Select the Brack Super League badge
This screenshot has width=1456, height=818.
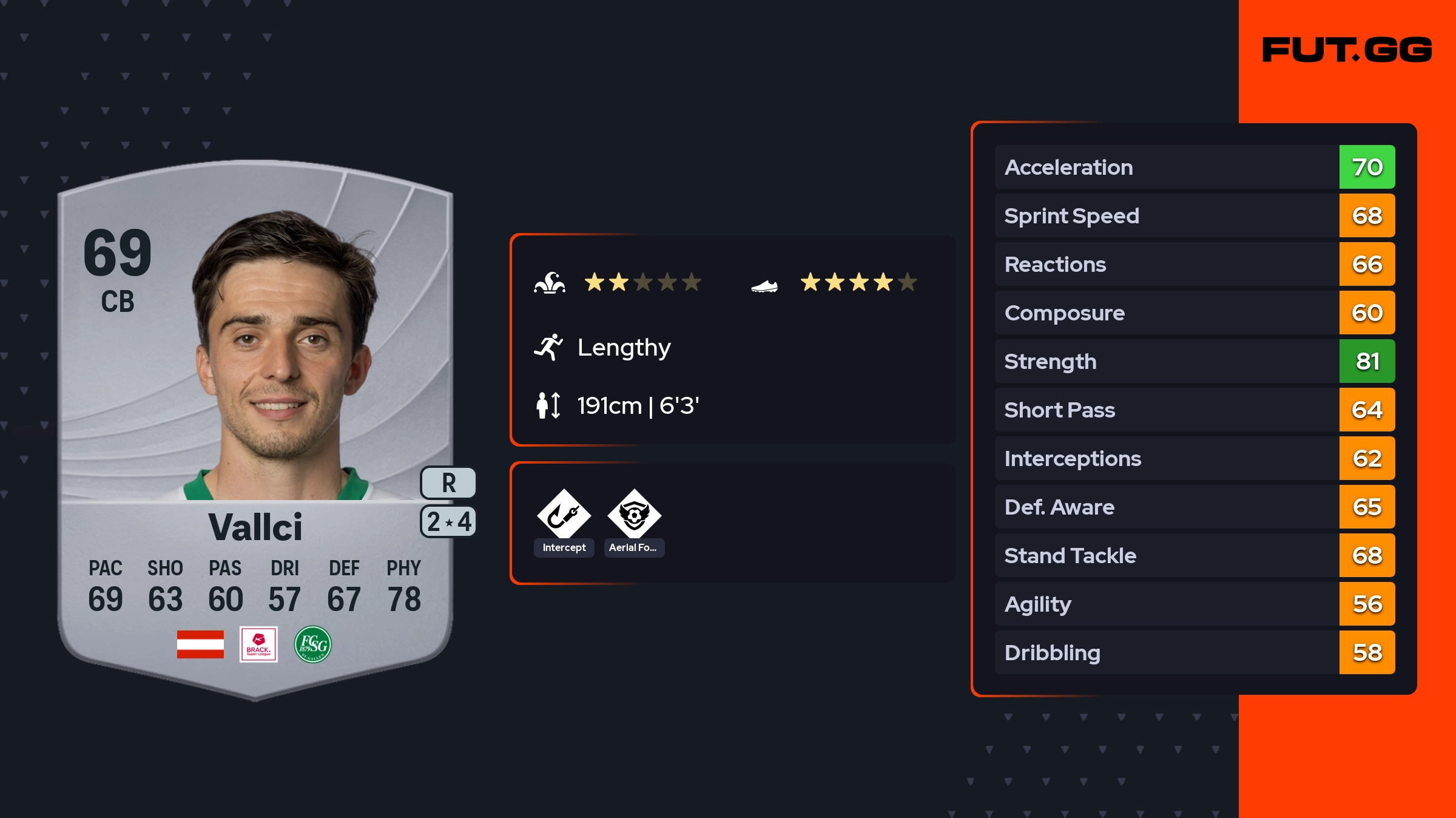point(258,644)
